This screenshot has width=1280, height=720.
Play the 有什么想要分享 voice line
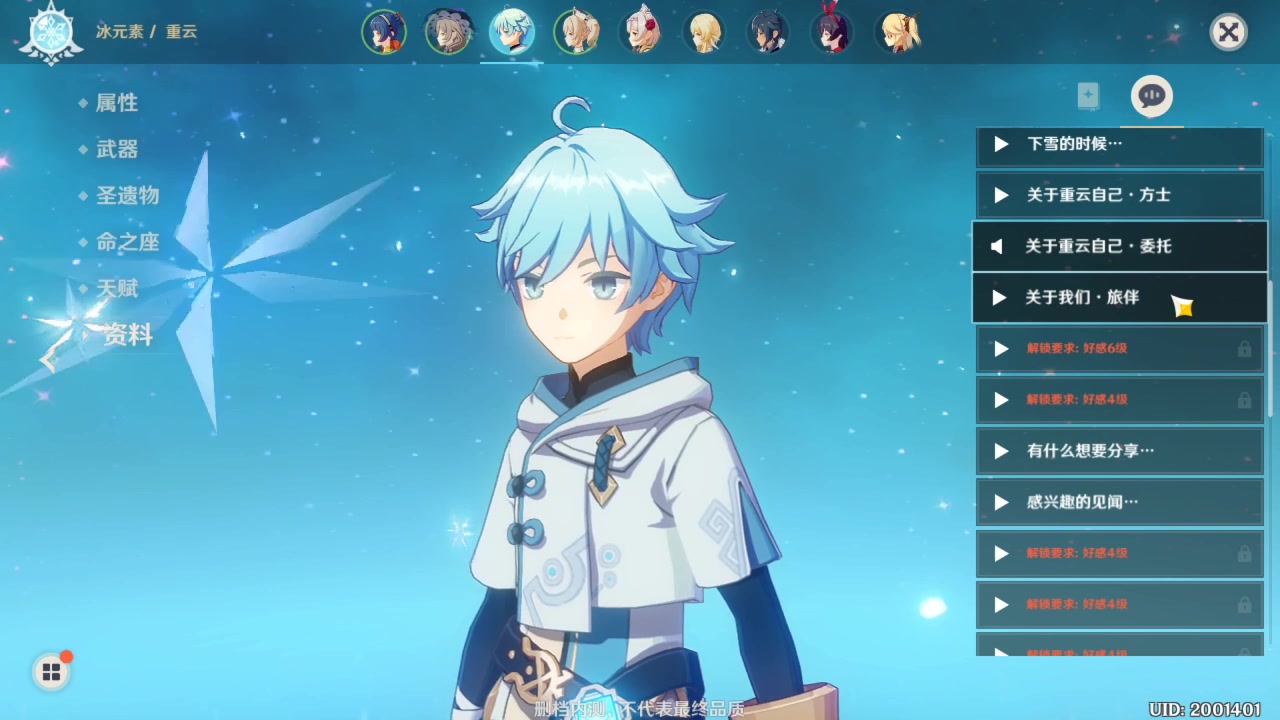[1119, 451]
